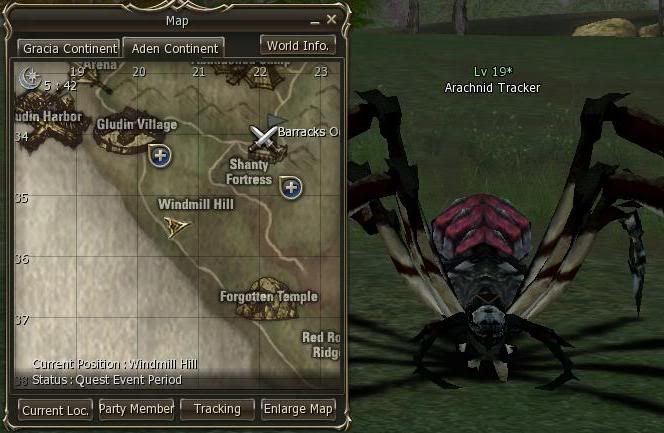Viewport: 664px width, 433px height.
Task: Open the Tracking option
Action: [x=217, y=409]
